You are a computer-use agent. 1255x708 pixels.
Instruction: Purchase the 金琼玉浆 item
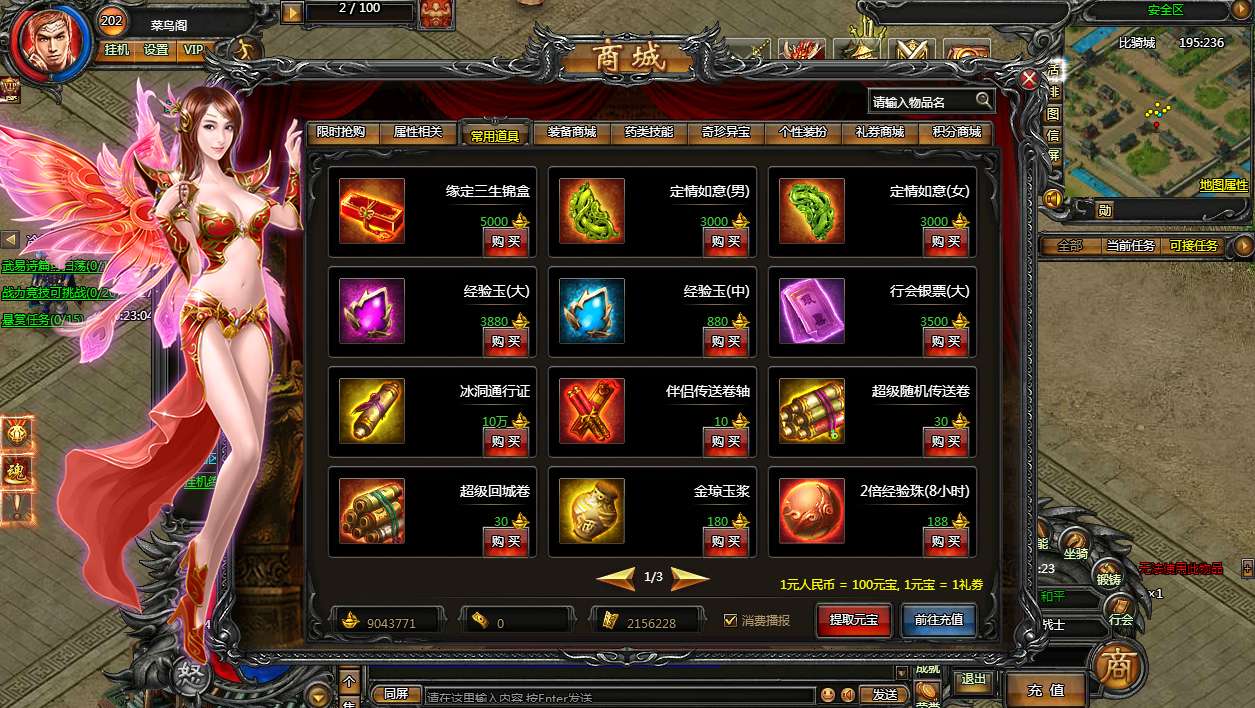(726, 542)
